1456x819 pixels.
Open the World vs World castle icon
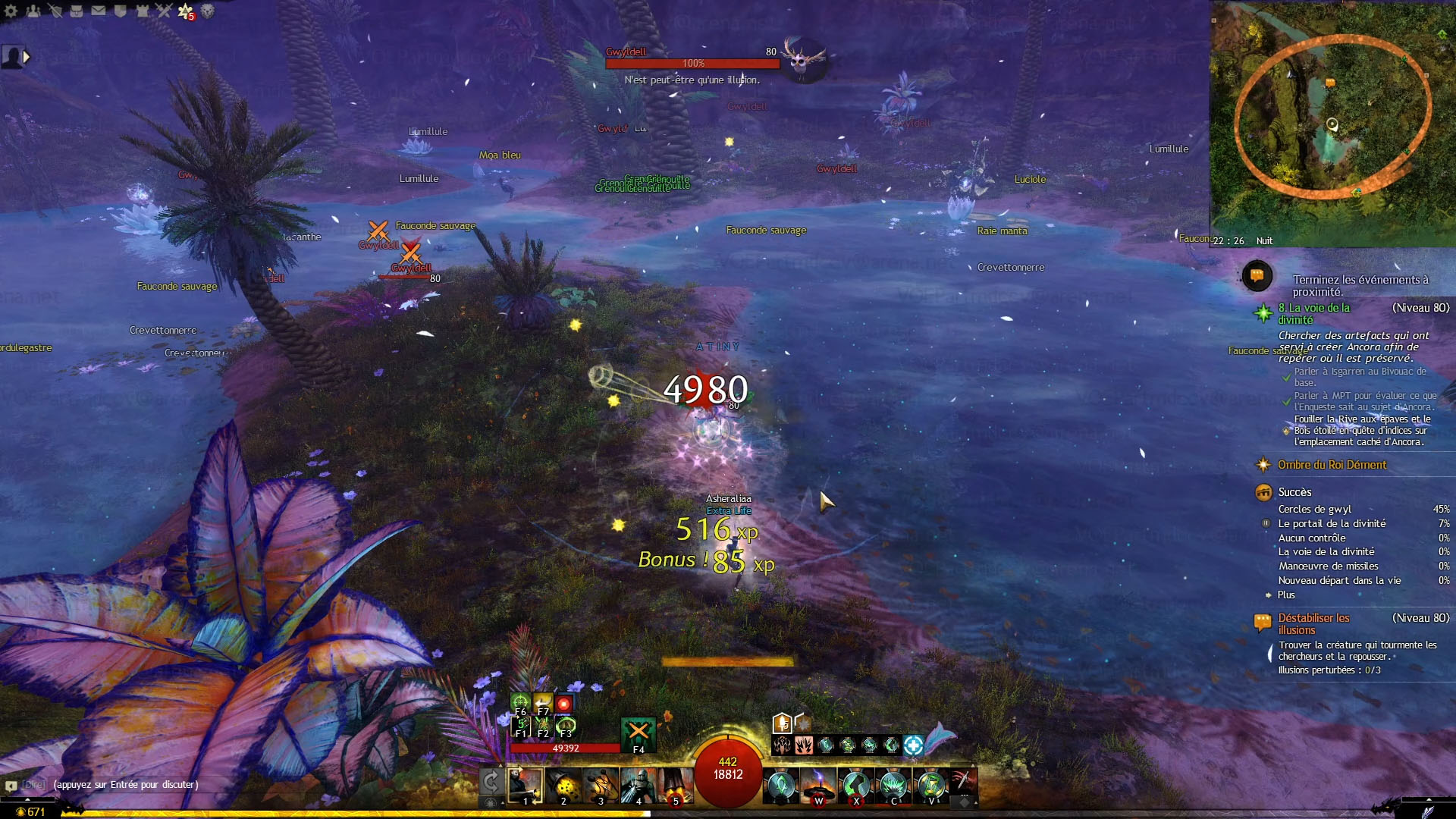[x=142, y=11]
